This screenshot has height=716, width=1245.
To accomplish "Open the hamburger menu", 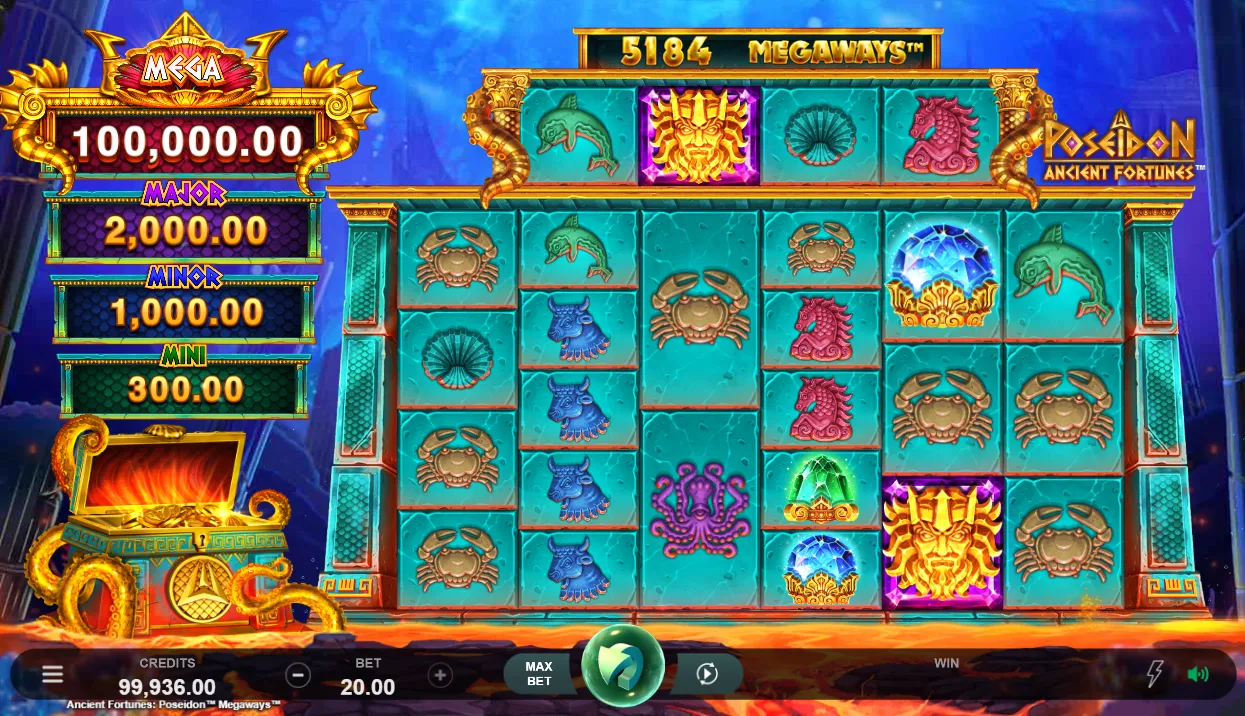I will pos(52,675).
